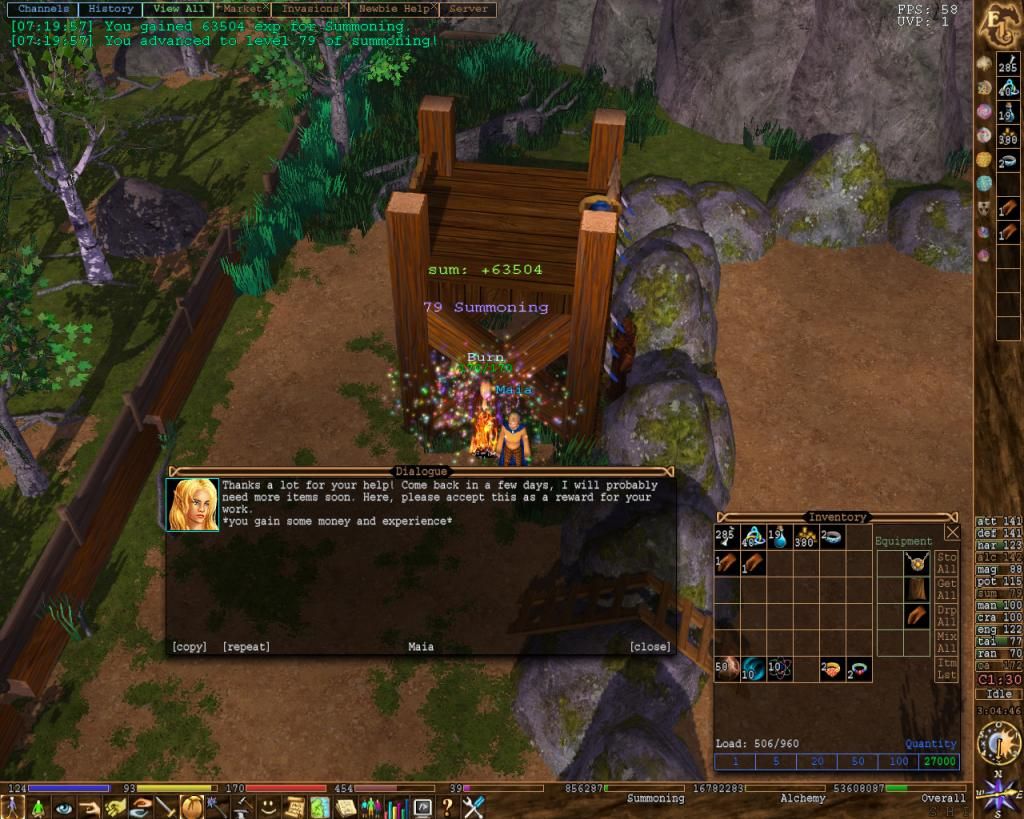Open the Itm Lst item list

[948, 669]
